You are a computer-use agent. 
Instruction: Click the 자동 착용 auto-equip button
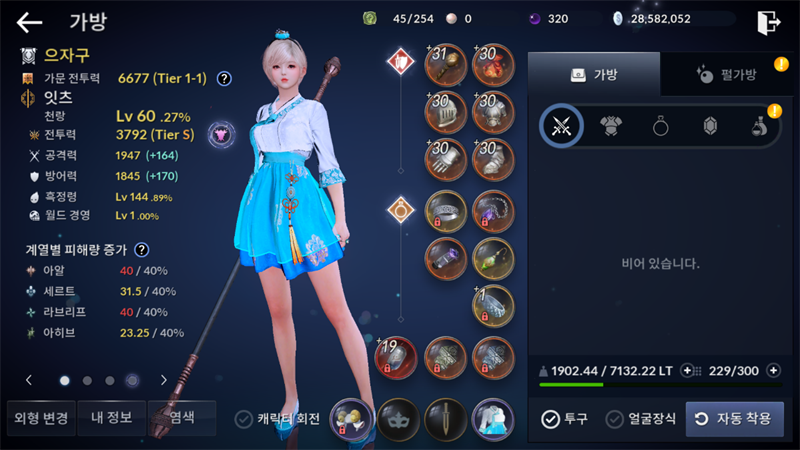735,419
